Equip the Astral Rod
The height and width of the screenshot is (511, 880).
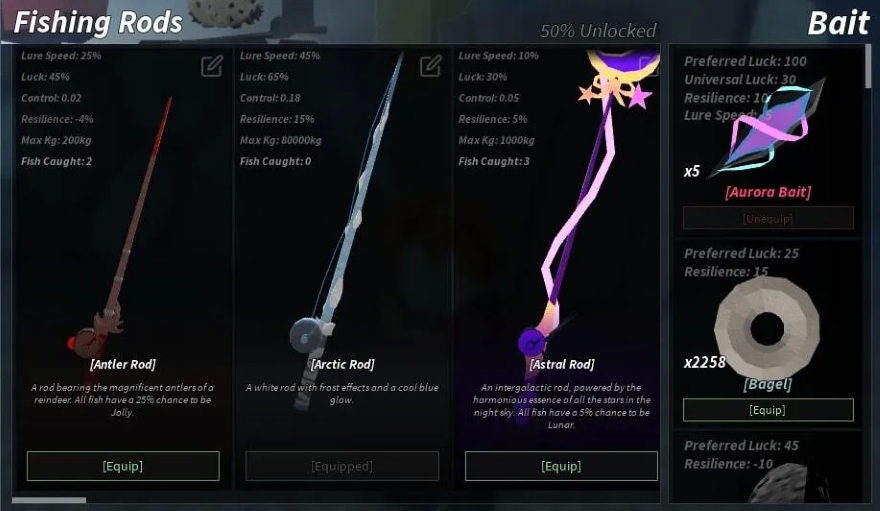(561, 466)
